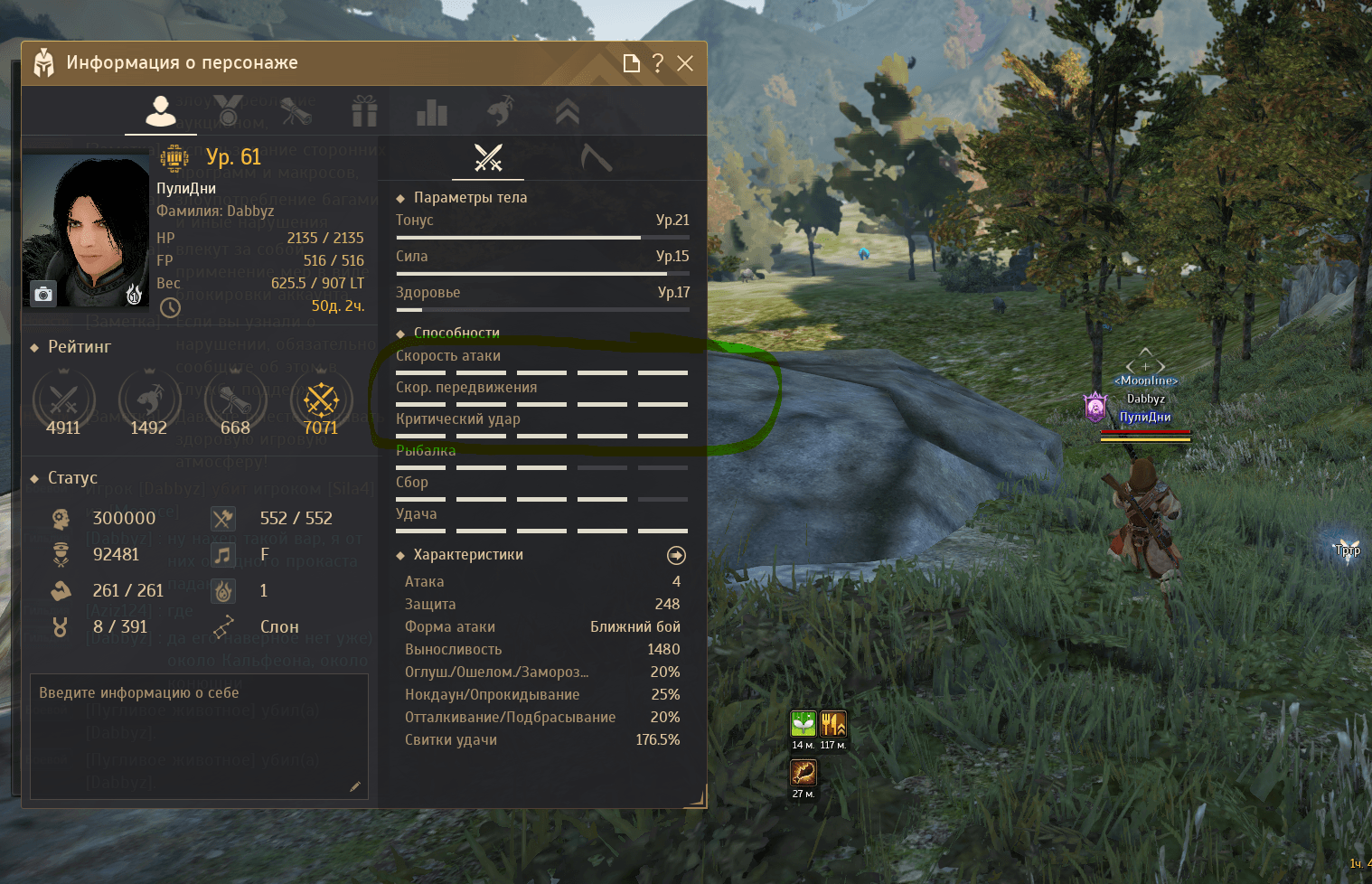Image resolution: width=1372 pixels, height=884 pixels.
Task: Click the self-introduction text field
Action: tap(199, 736)
